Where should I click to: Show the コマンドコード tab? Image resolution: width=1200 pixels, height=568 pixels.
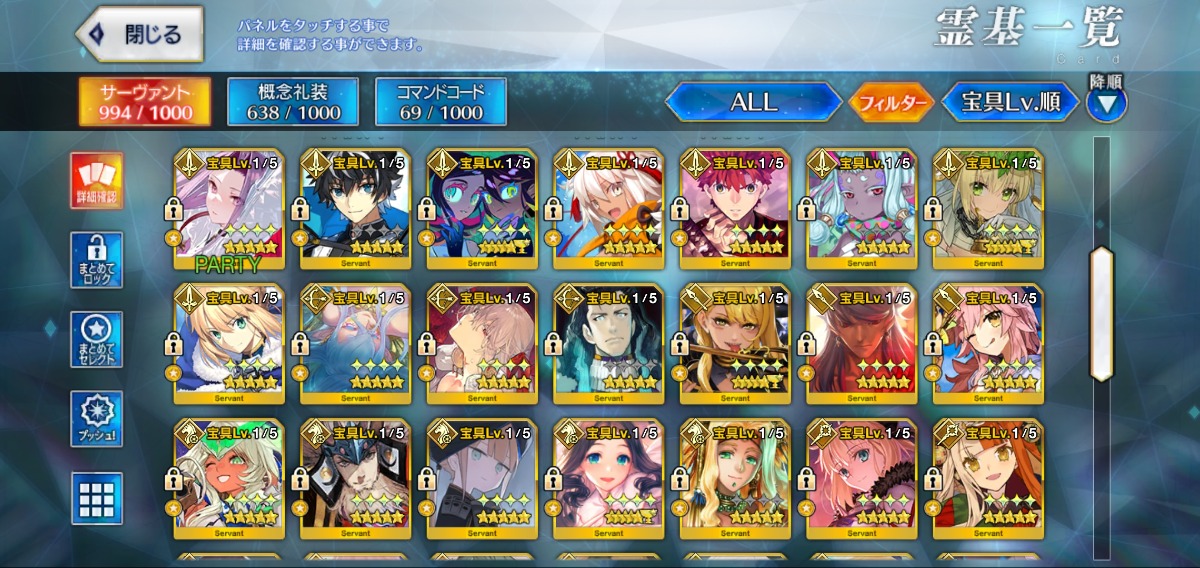point(440,102)
